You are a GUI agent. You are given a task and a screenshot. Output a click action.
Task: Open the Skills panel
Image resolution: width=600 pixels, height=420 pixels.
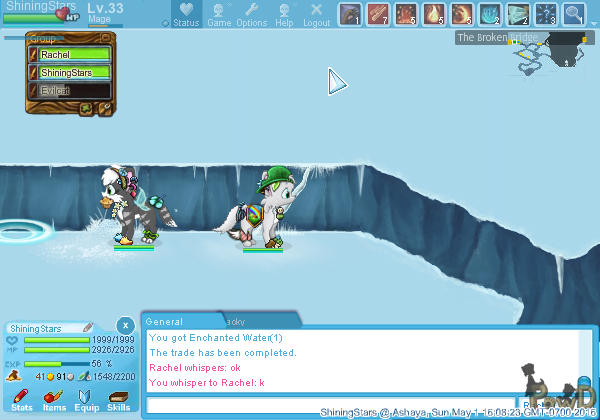[x=118, y=400]
